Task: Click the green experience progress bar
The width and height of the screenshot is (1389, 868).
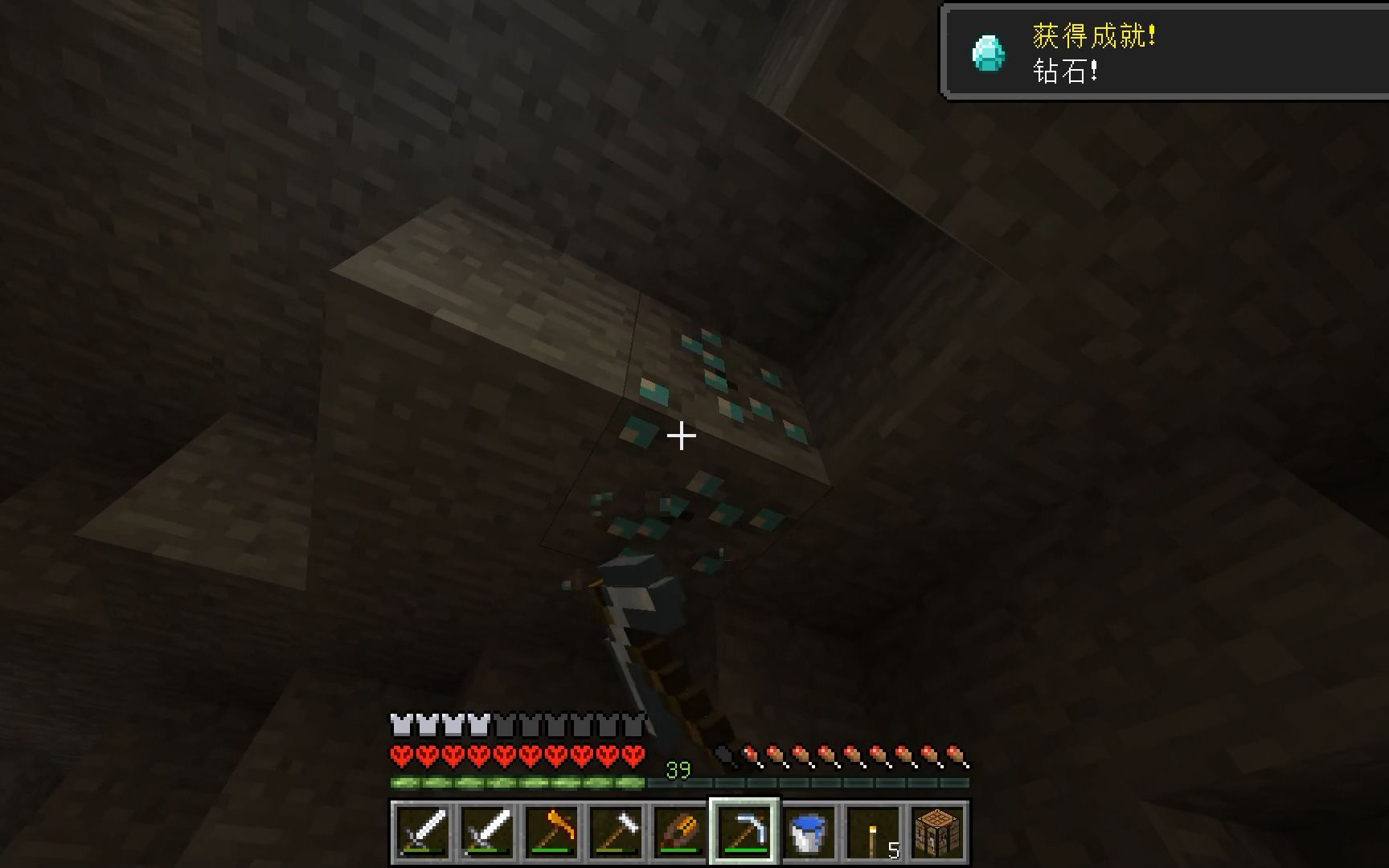Action: click(514, 781)
